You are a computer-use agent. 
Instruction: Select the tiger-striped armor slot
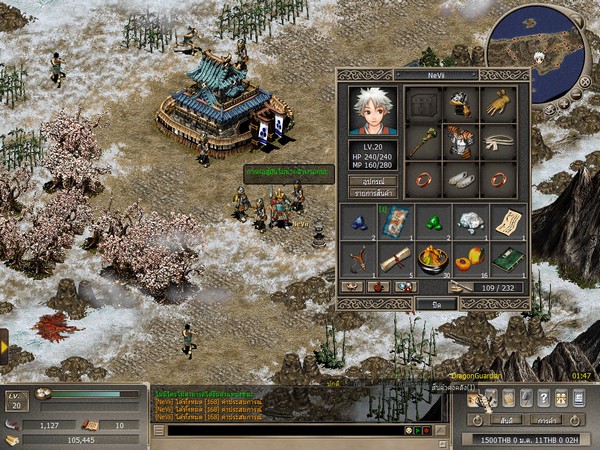459,143
